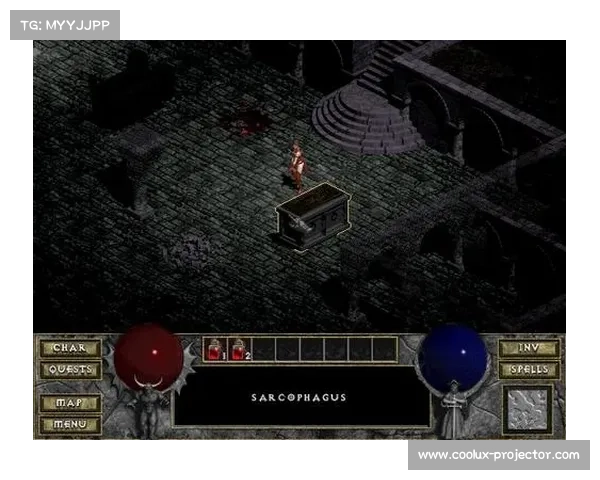The image size is (600, 480).
Task: Use the healing potion in belt slot 1
Action: pos(215,349)
